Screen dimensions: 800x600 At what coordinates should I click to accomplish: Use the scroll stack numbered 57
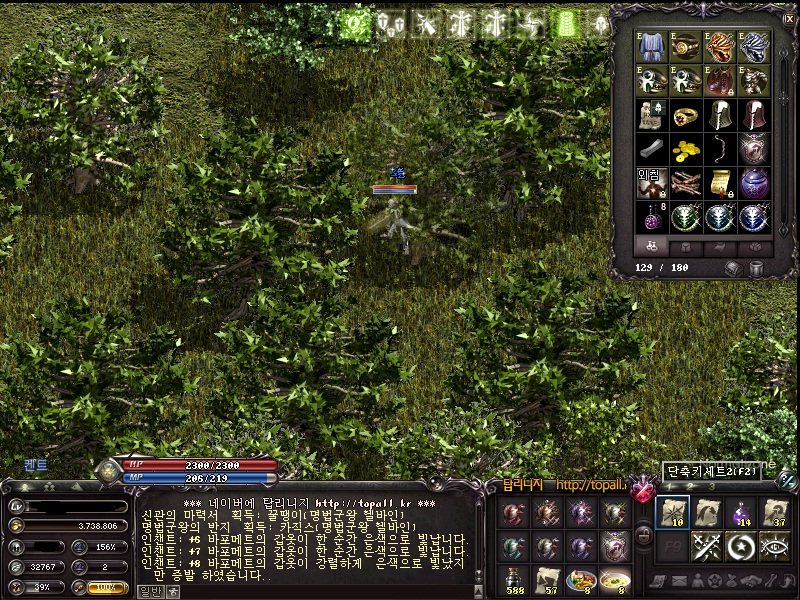pos(546,580)
